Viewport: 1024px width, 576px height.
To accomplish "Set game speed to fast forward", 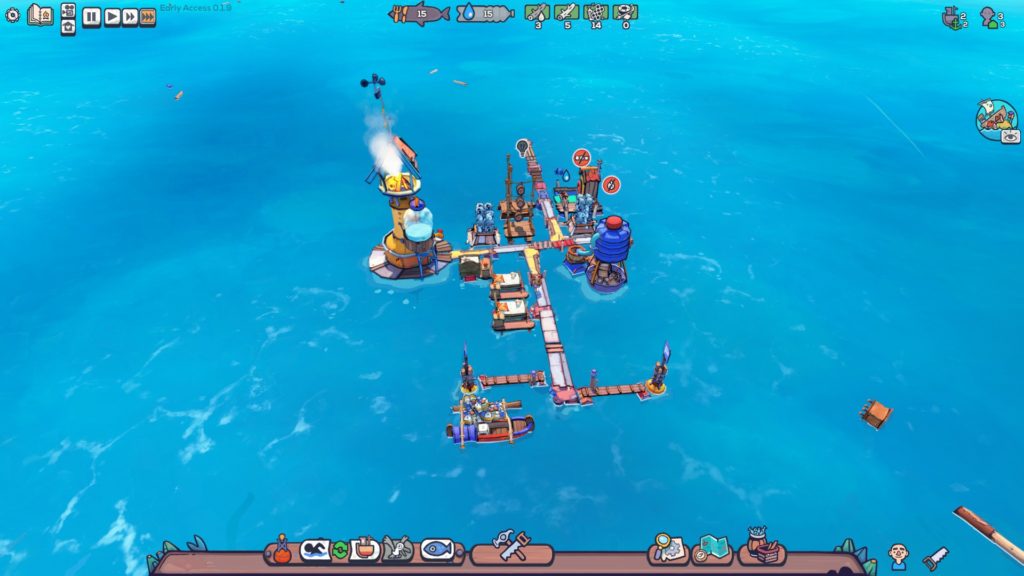I will tap(129, 17).
